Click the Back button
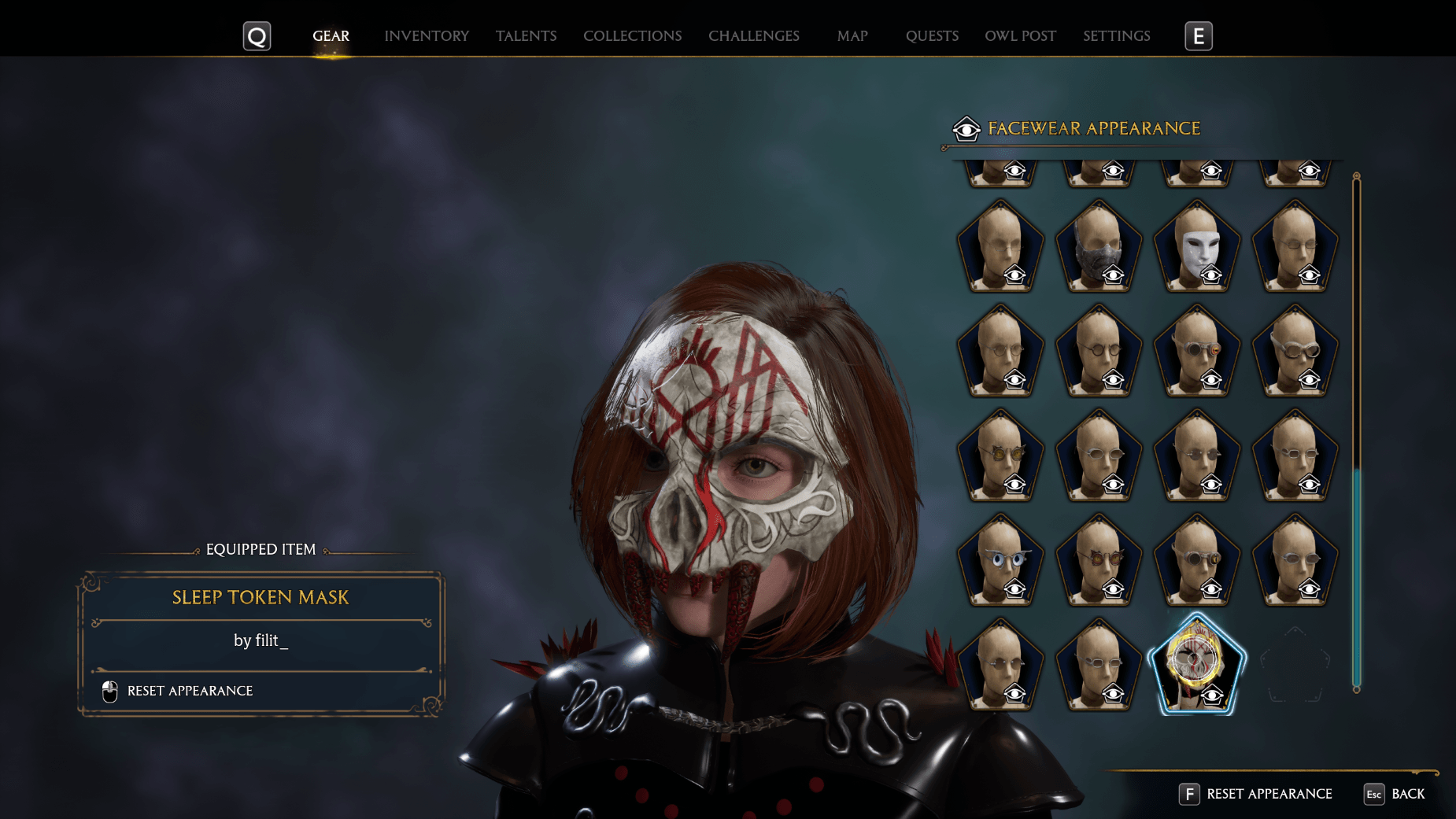Image resolution: width=1456 pixels, height=819 pixels. tap(1408, 795)
